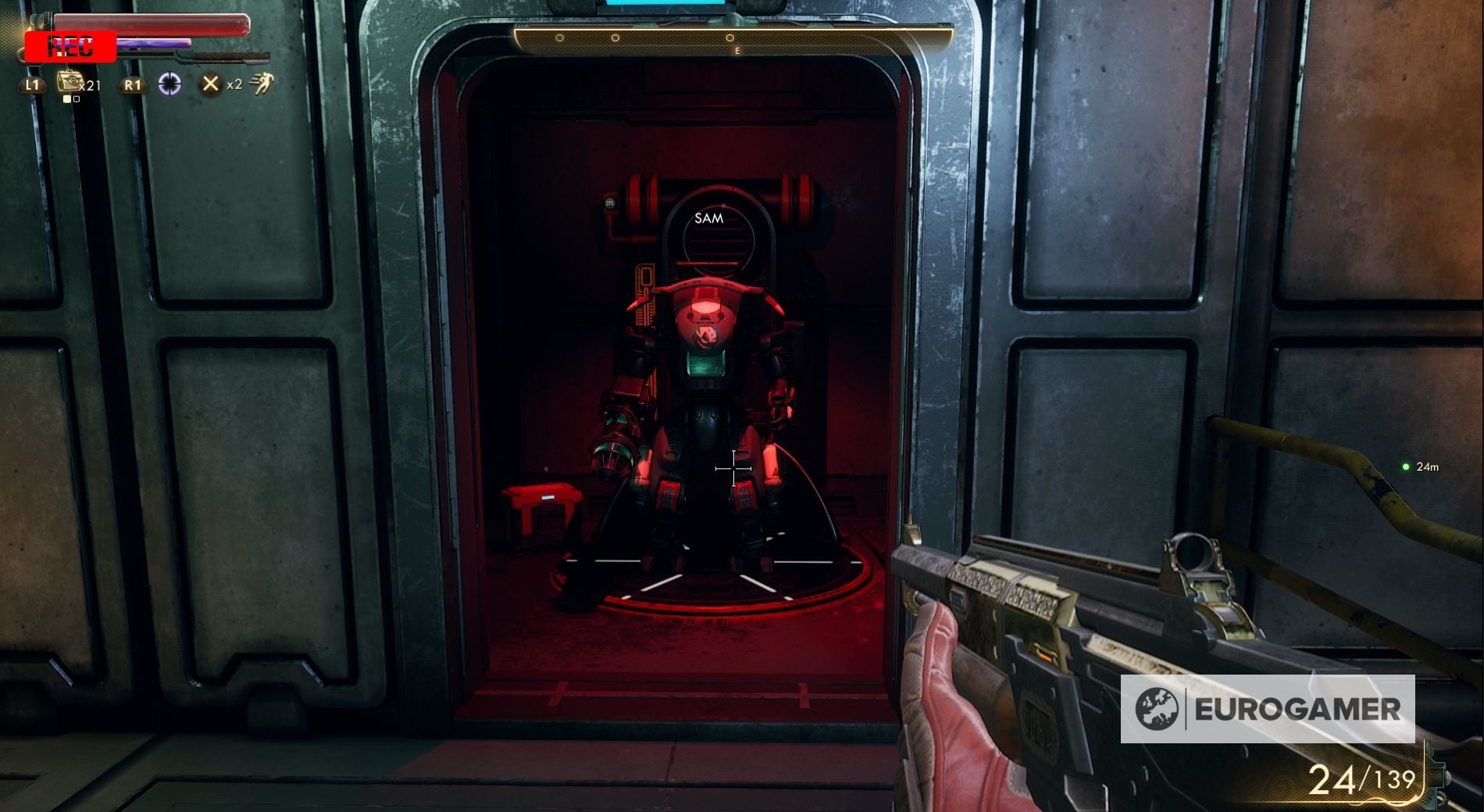The width and height of the screenshot is (1484, 812).
Task: Click the Tactical Time Dilation reticle icon
Action: pyautogui.click(x=169, y=83)
